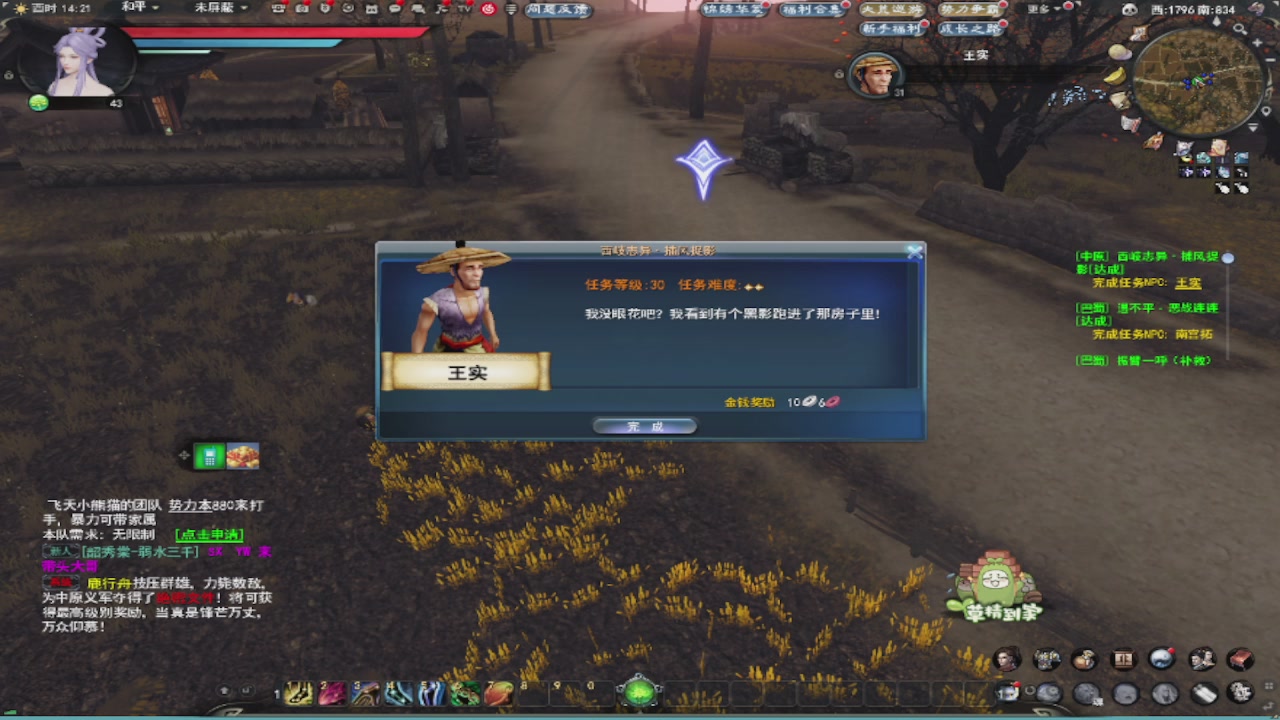Open the bag inventory icon
The height and width of the screenshot is (720, 1280).
click(1085, 660)
